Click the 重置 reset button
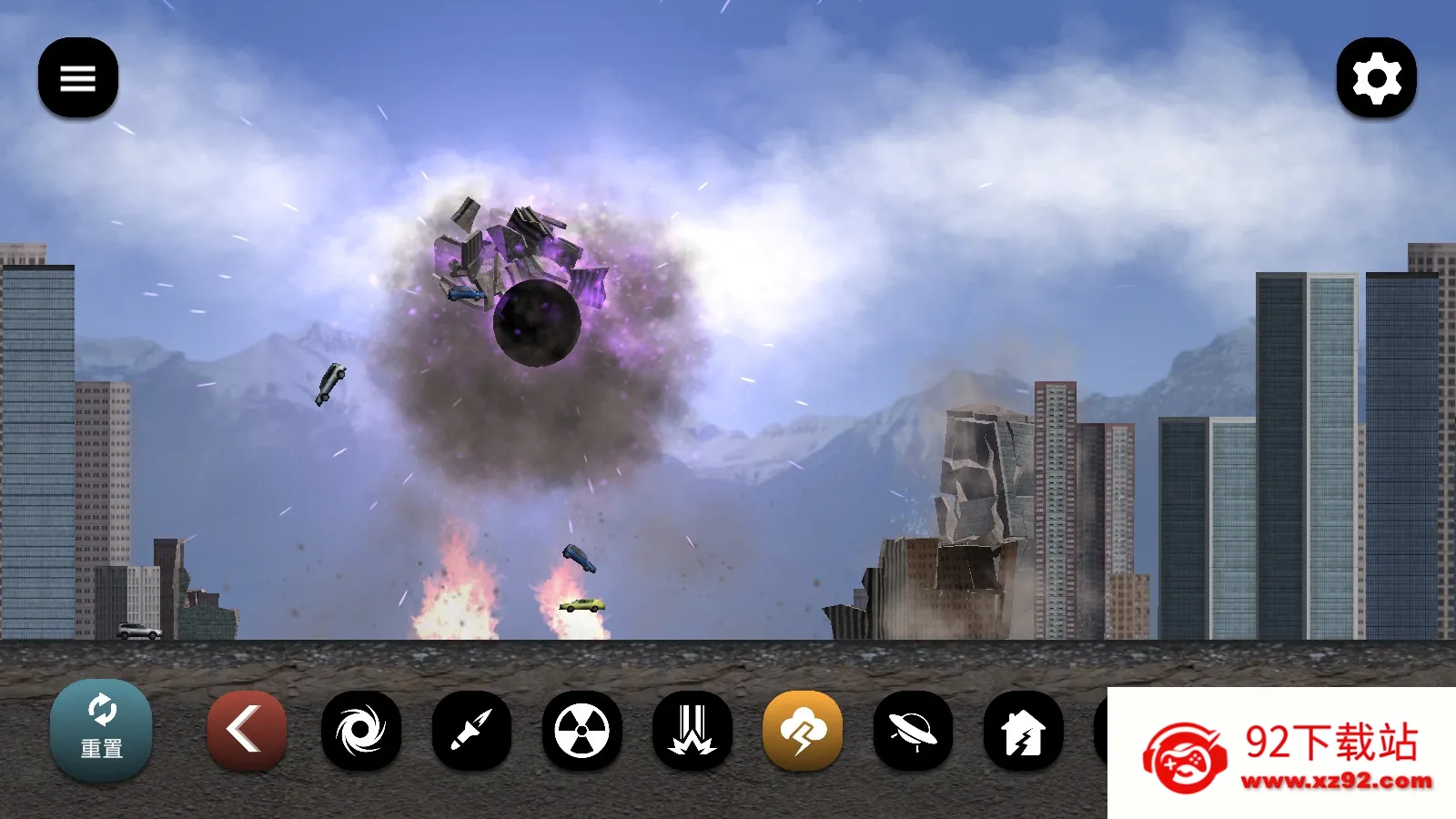The image size is (1456, 819). tap(101, 730)
